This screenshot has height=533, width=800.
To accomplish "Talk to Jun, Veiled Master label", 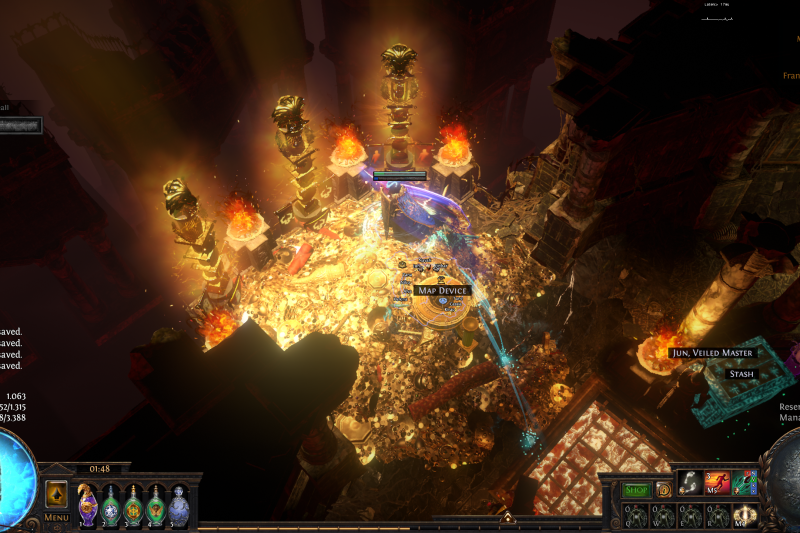I will point(713,353).
